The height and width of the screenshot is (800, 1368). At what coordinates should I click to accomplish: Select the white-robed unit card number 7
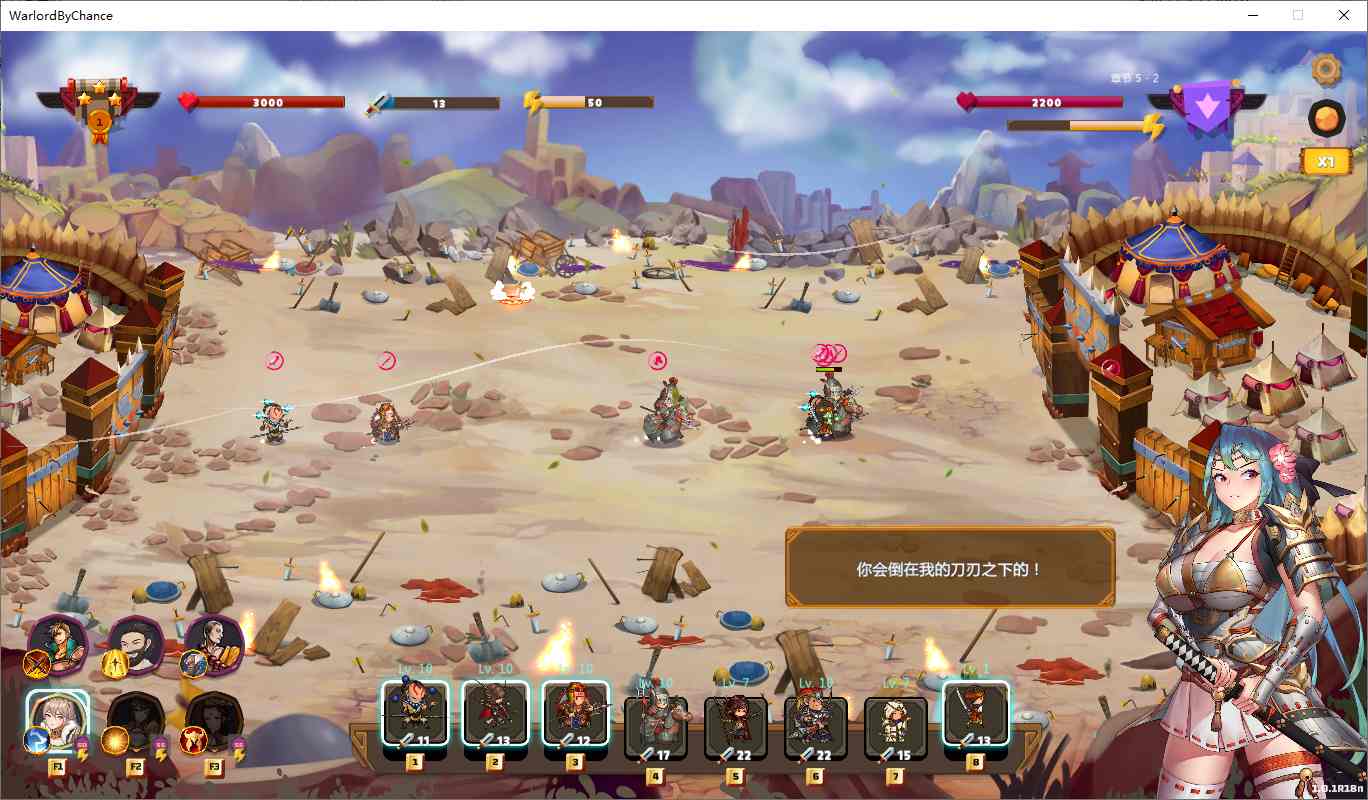pos(896,725)
